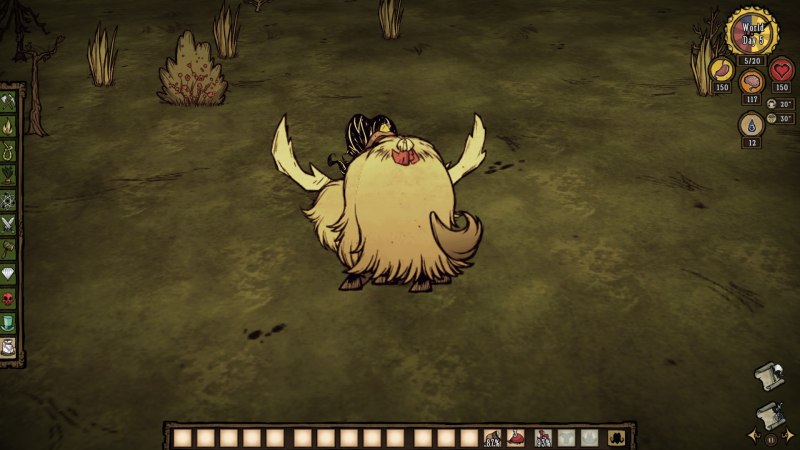Screen dimensions: 800x450
Task: Switch to the Refine tab with white gem
Action: (9, 274)
